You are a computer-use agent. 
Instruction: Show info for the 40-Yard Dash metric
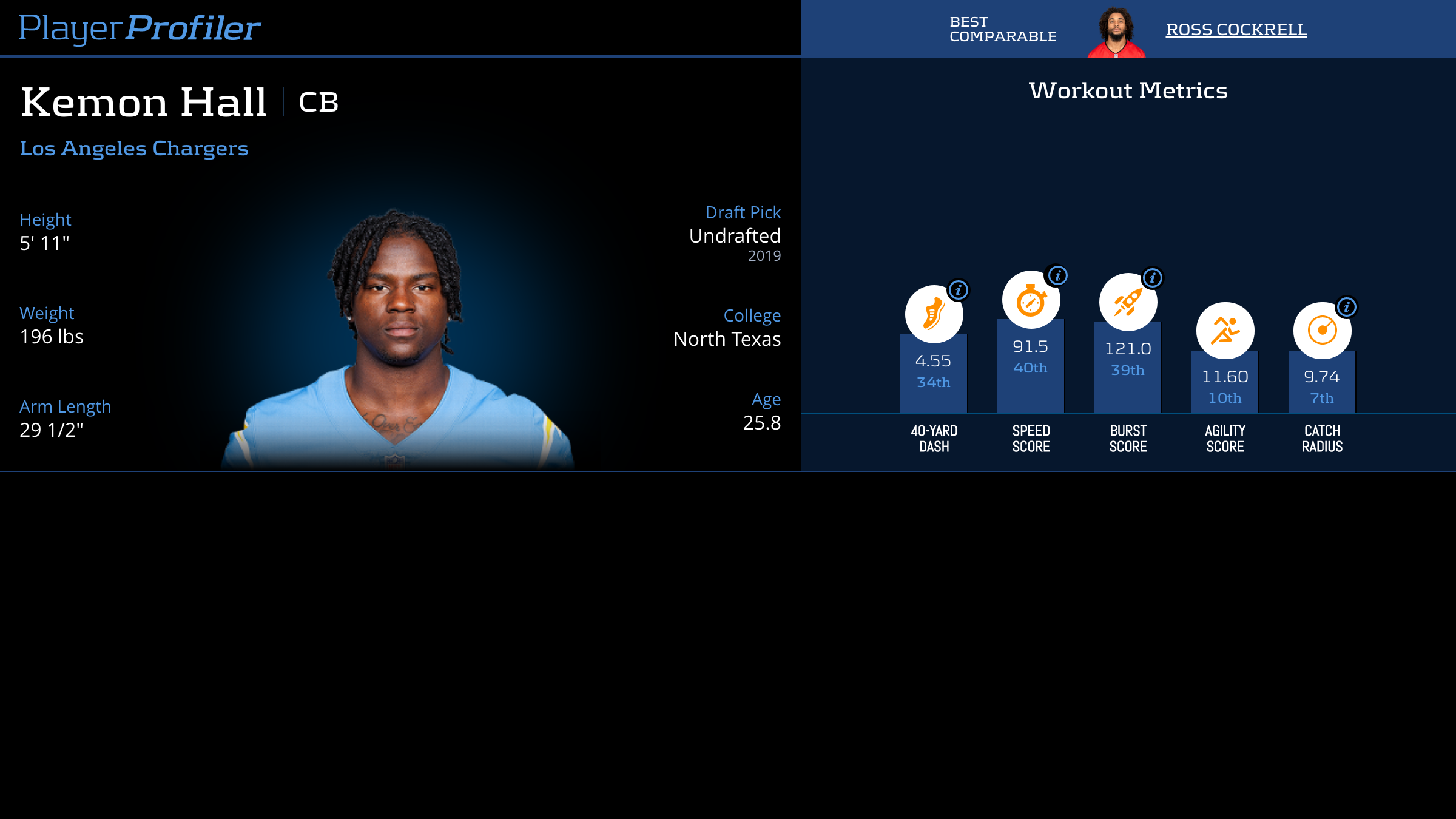(x=959, y=290)
